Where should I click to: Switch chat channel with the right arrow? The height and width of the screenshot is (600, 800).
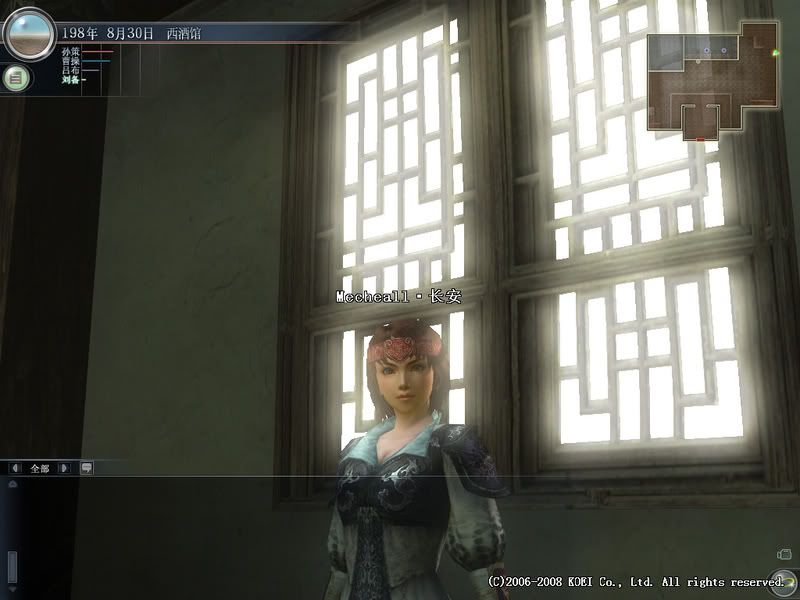pos(65,467)
